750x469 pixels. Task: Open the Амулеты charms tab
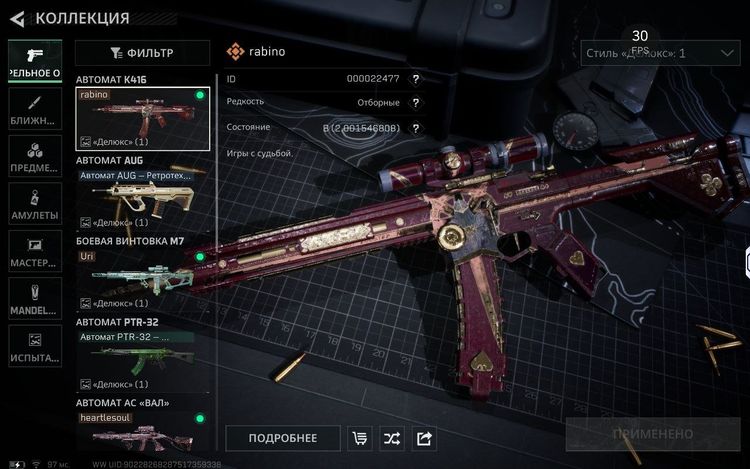coord(35,203)
